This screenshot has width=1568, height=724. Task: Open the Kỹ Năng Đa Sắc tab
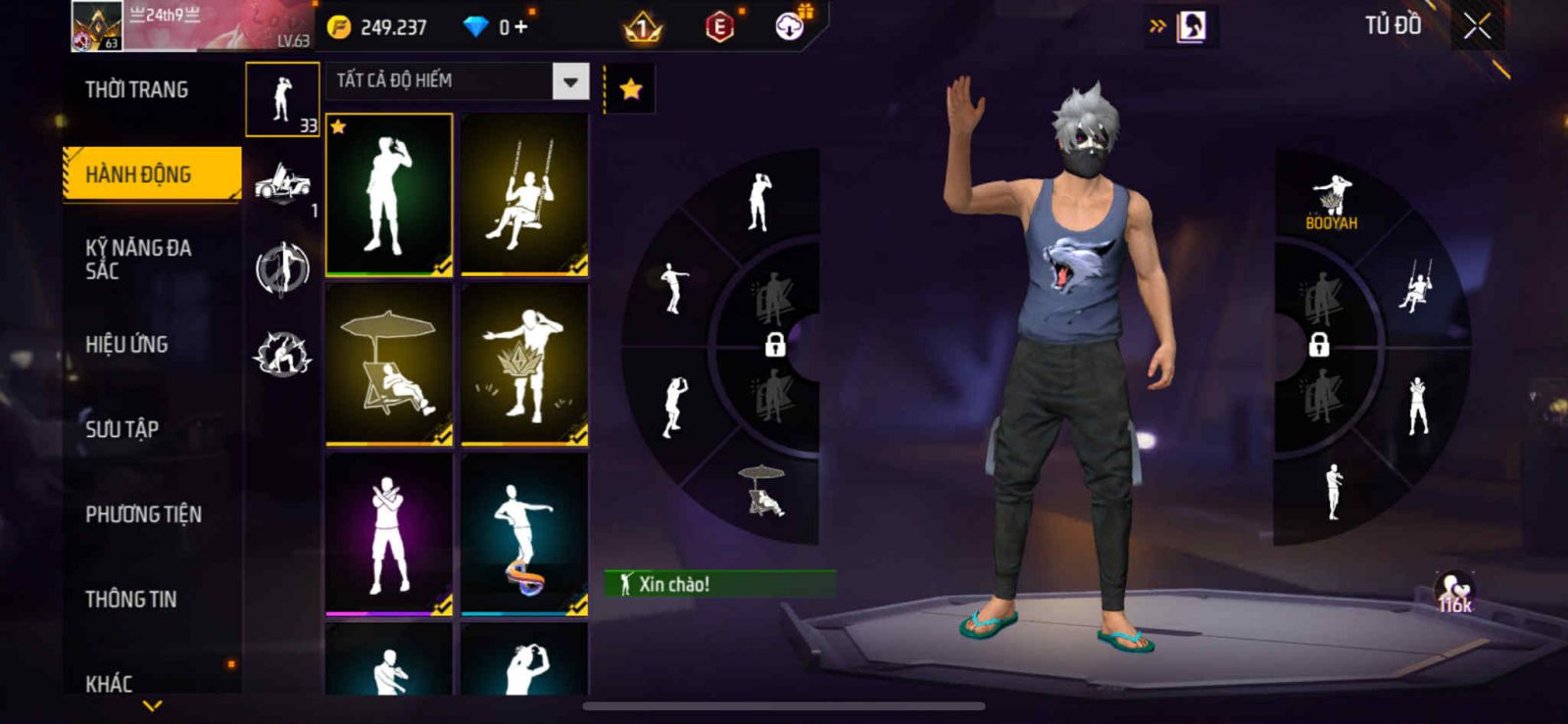(138, 259)
